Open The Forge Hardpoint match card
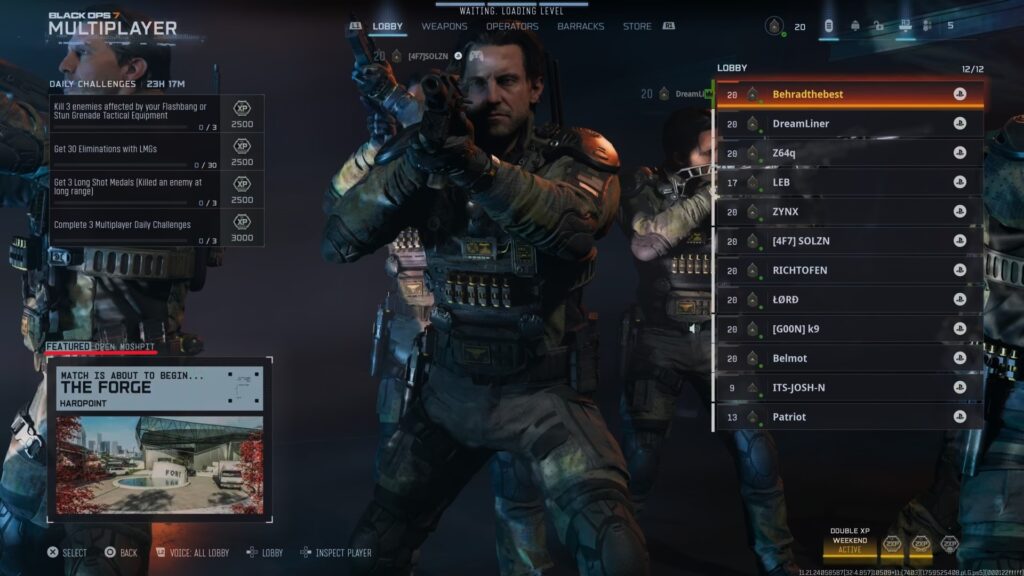Screen dimensions: 1024x576 [159, 440]
